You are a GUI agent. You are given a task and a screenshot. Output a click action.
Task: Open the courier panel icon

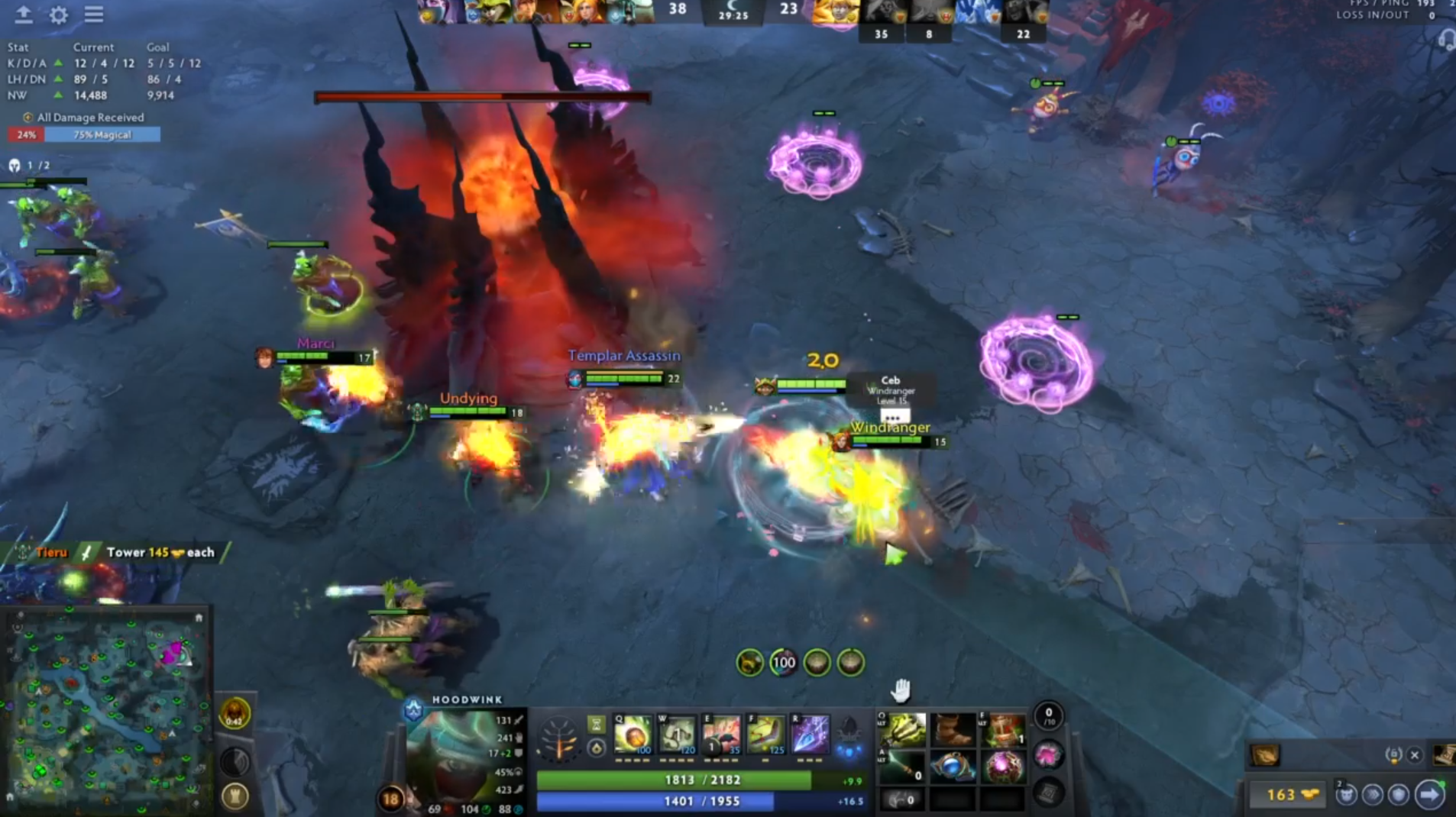(x=1347, y=795)
